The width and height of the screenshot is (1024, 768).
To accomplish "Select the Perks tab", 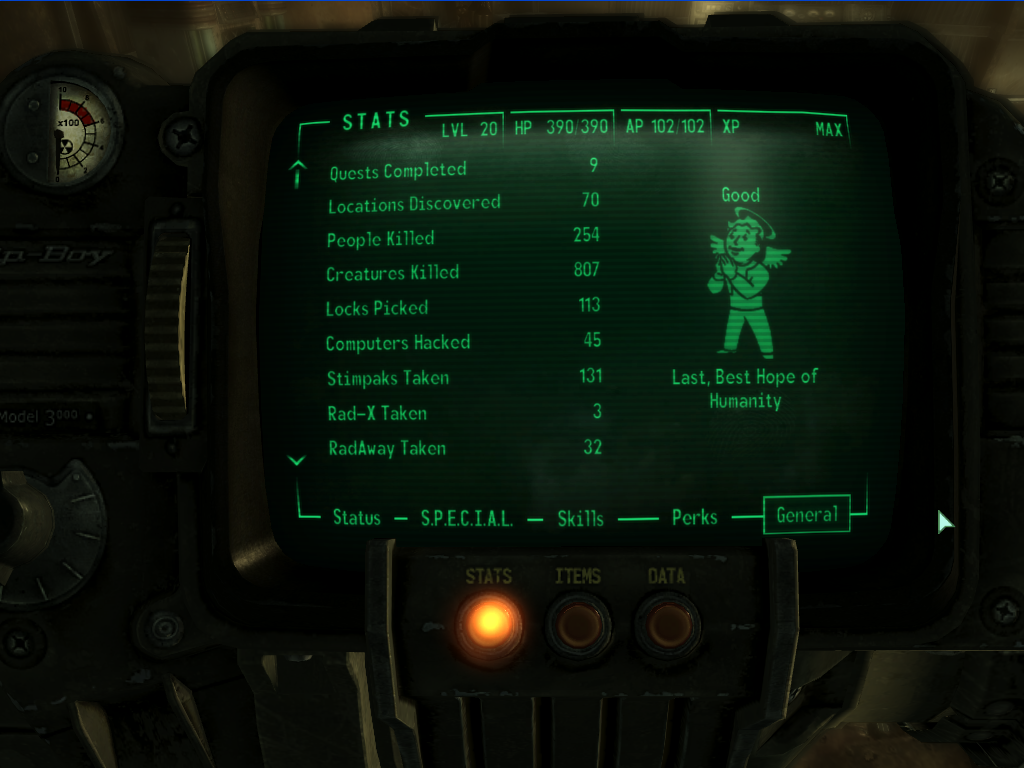I will click(x=694, y=517).
